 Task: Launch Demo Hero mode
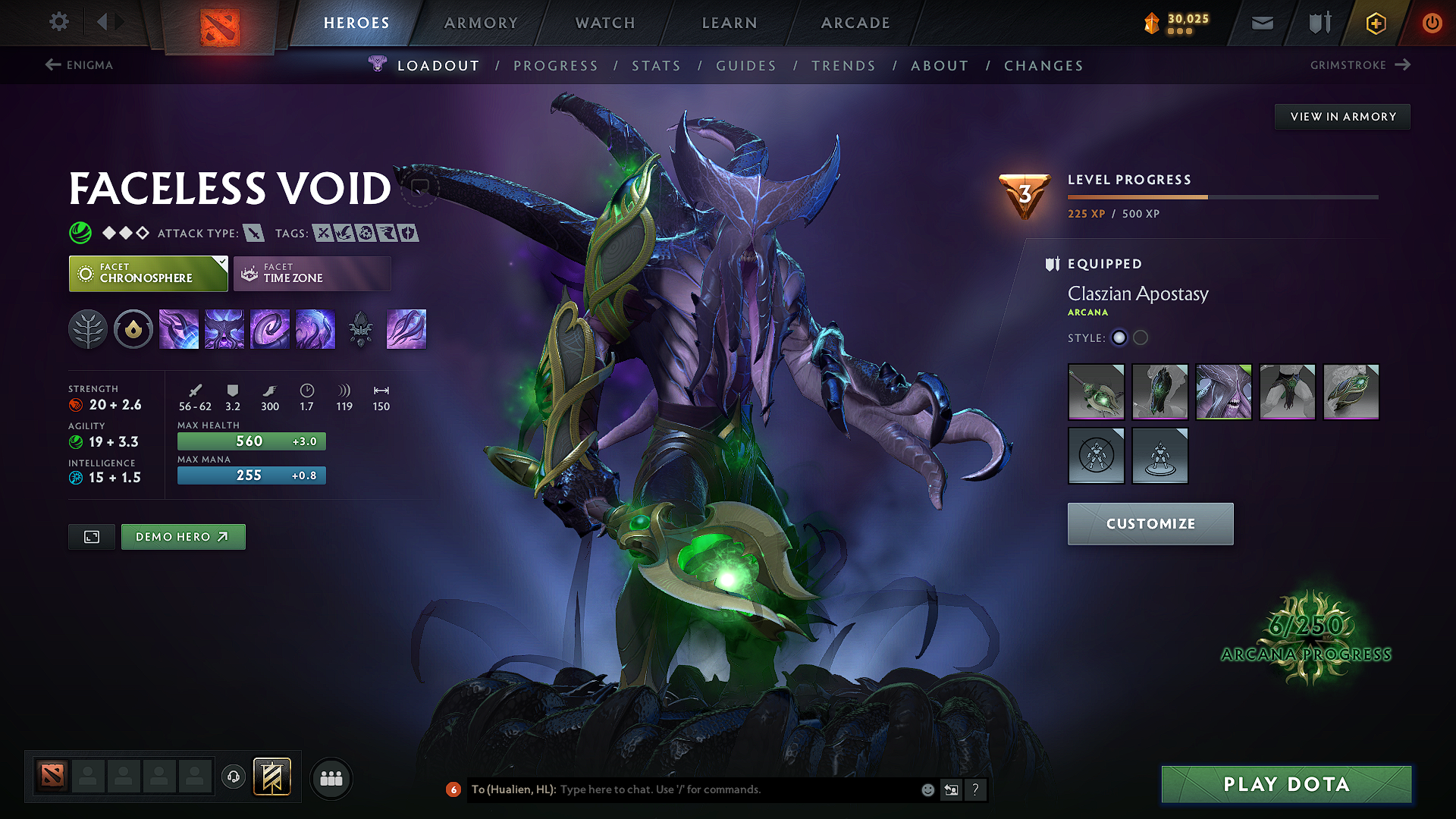[x=183, y=536]
